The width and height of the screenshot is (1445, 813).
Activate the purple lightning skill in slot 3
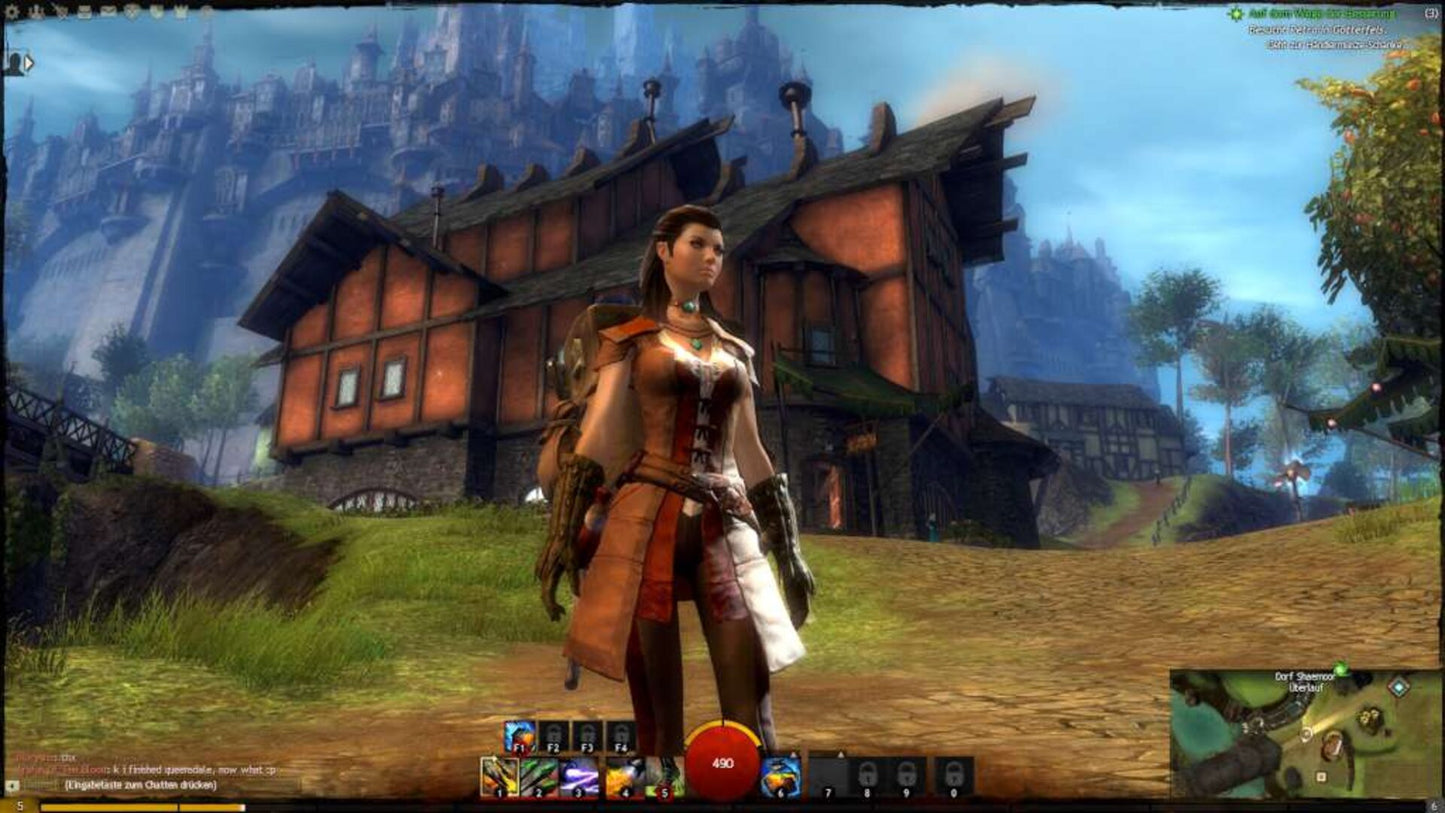pos(580,776)
